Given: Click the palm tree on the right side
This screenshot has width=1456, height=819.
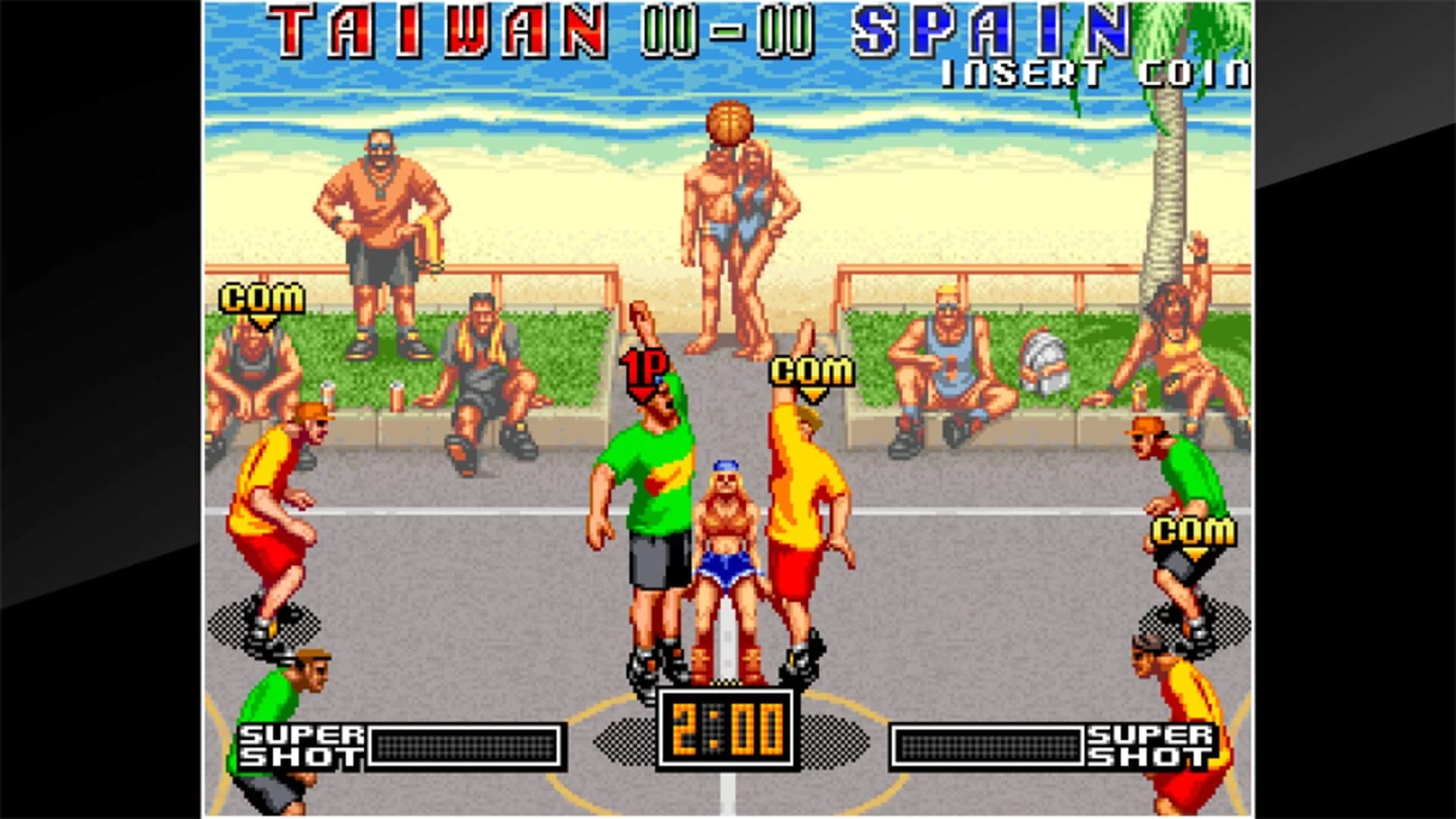Looking at the screenshot, I should click(x=1168, y=190).
